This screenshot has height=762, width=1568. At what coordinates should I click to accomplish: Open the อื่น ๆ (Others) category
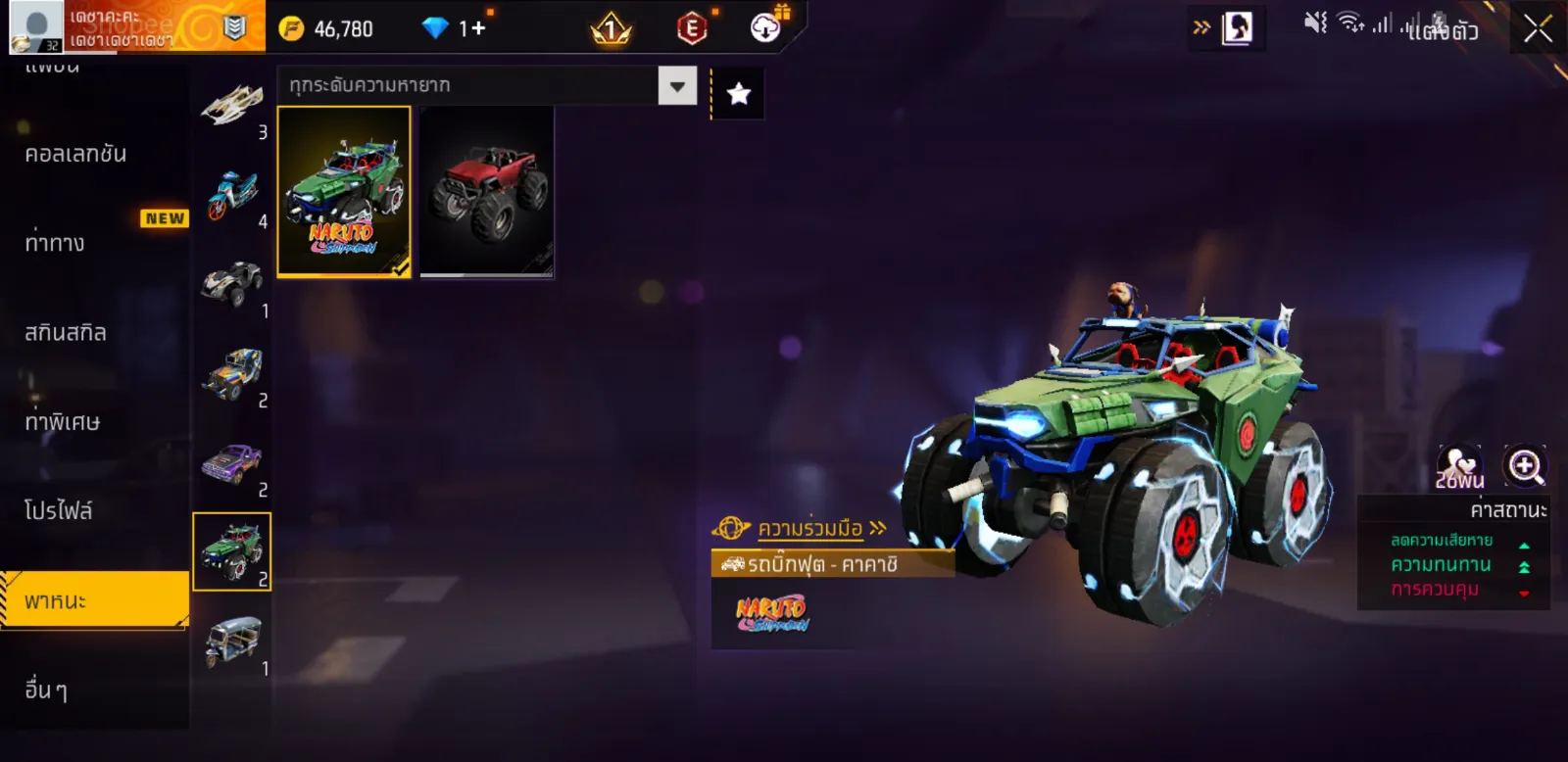(47, 690)
